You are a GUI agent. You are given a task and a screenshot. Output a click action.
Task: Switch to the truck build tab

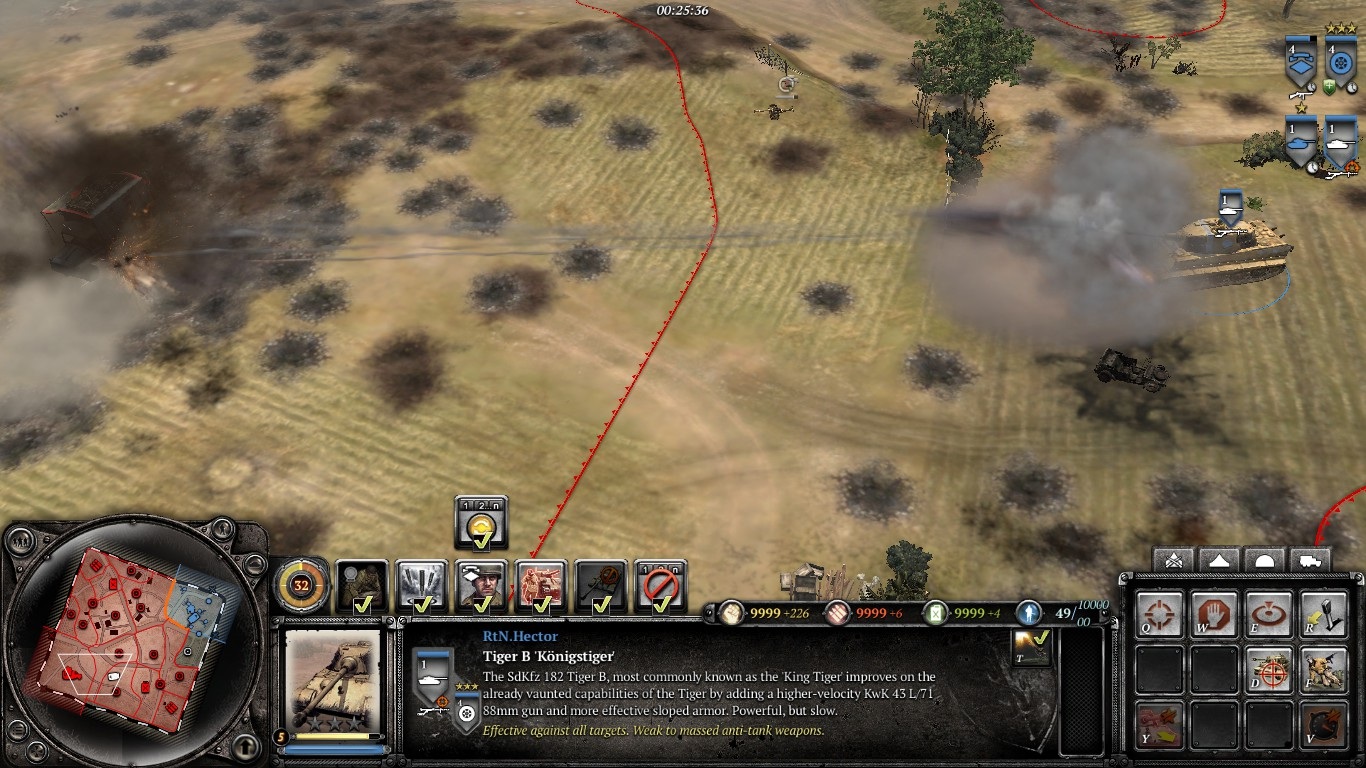coord(1310,560)
